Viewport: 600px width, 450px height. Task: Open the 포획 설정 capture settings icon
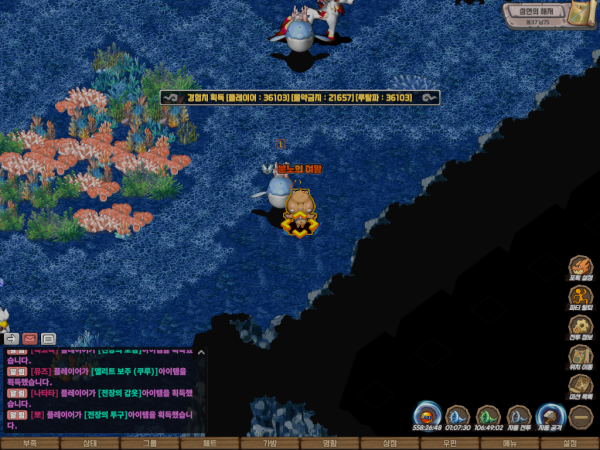click(581, 266)
